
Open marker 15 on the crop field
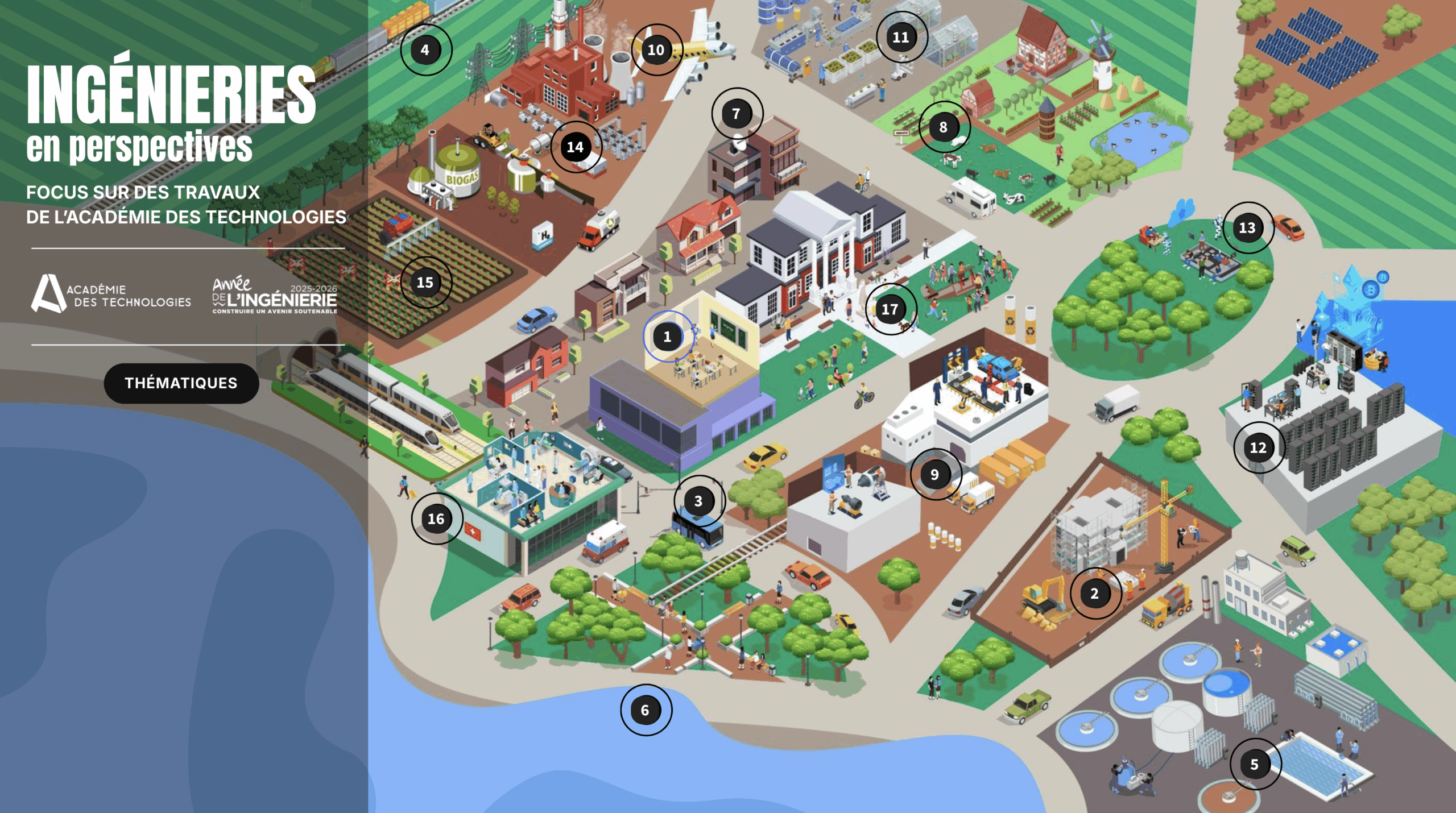coord(425,283)
